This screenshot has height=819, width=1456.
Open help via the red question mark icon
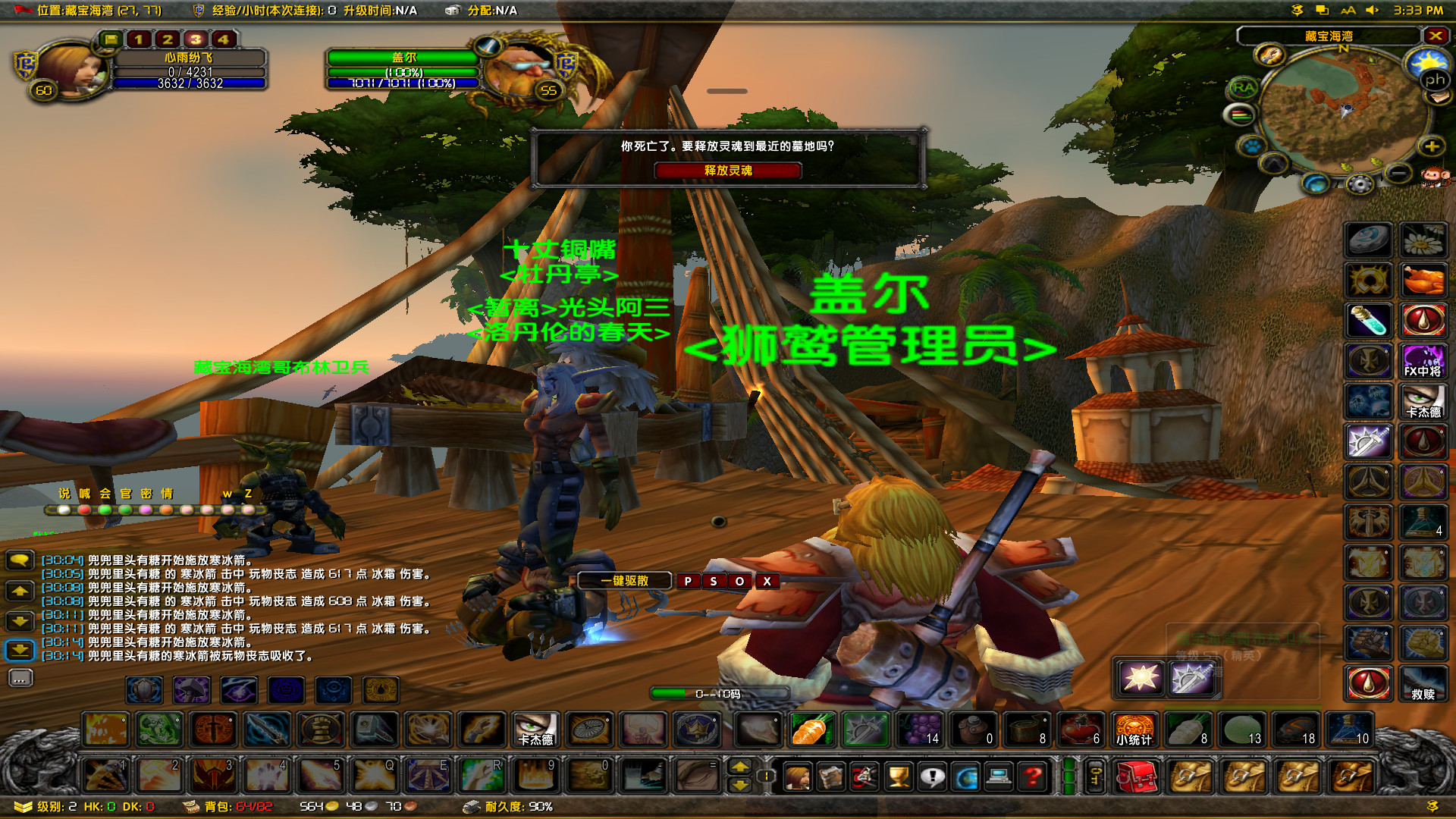(x=1033, y=777)
